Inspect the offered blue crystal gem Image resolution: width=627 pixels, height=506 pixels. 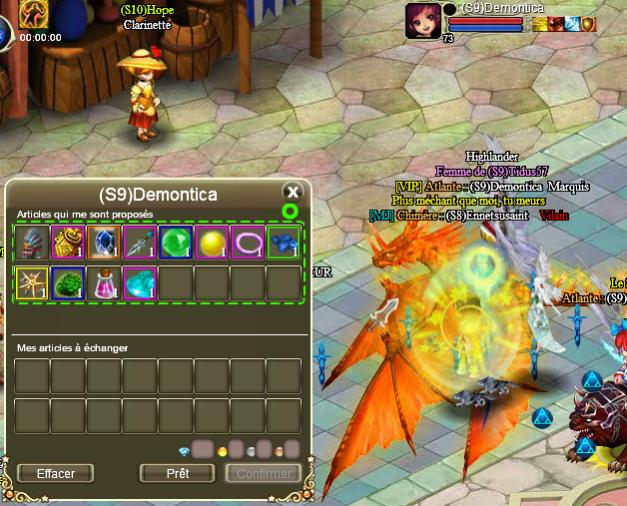[x=104, y=243]
